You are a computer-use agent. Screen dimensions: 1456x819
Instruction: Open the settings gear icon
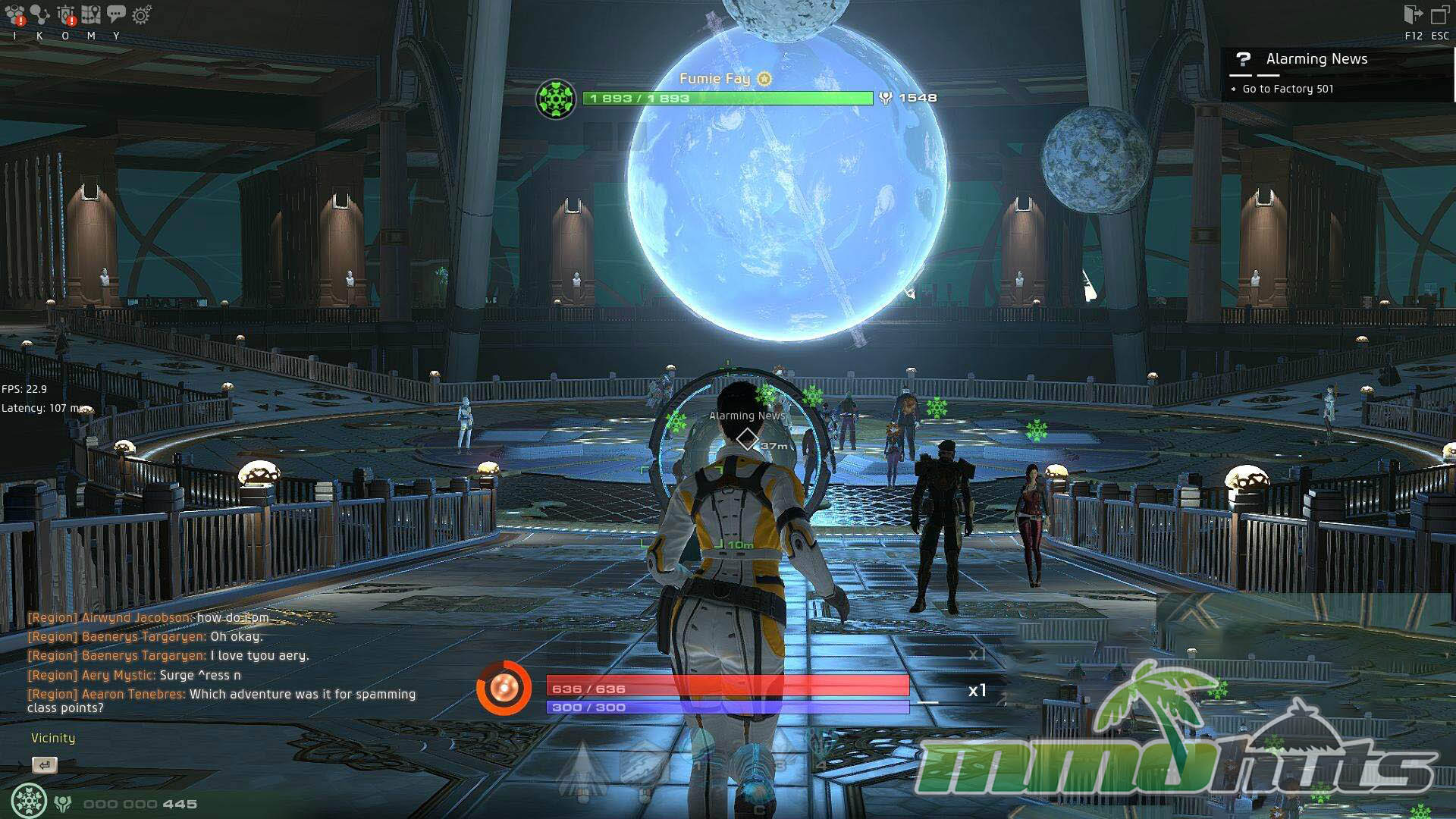point(142,14)
